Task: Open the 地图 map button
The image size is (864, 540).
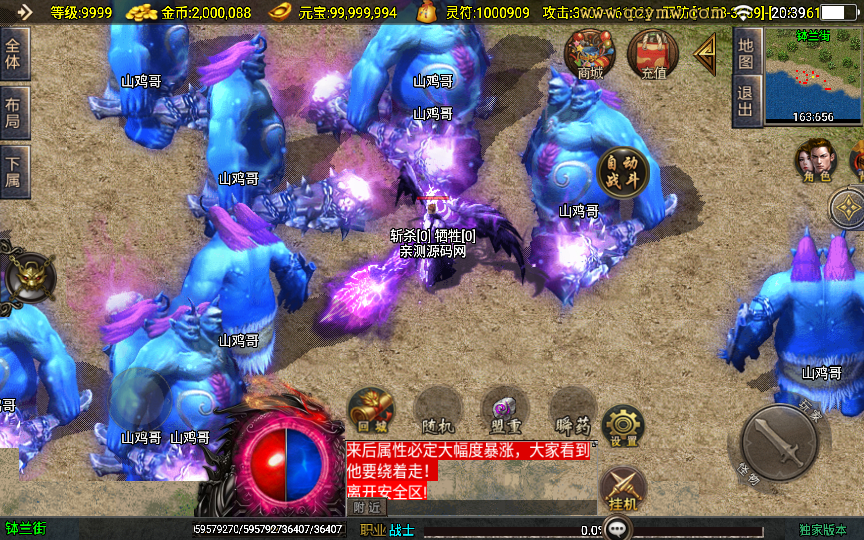Action: (x=745, y=54)
